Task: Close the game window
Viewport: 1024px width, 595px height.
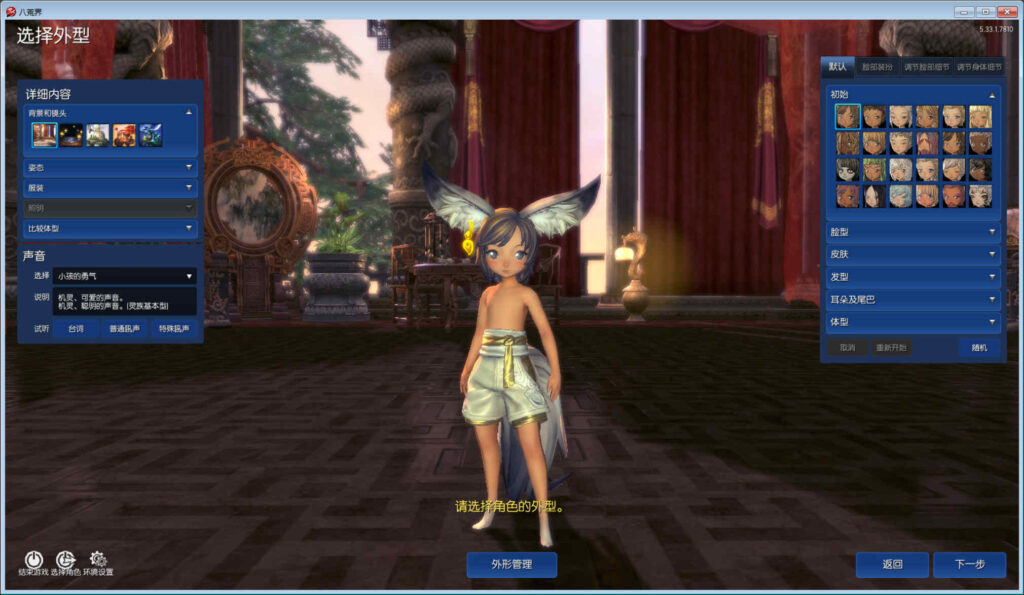Action: pyautogui.click(x=1006, y=11)
